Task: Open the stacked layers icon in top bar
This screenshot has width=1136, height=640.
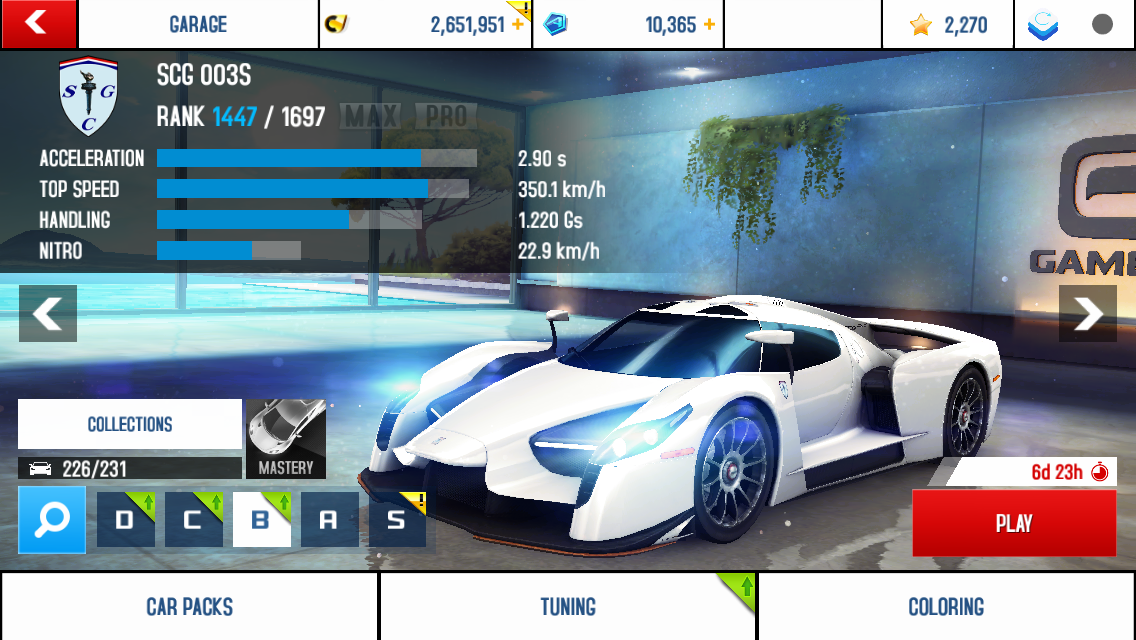Action: coord(1043,25)
